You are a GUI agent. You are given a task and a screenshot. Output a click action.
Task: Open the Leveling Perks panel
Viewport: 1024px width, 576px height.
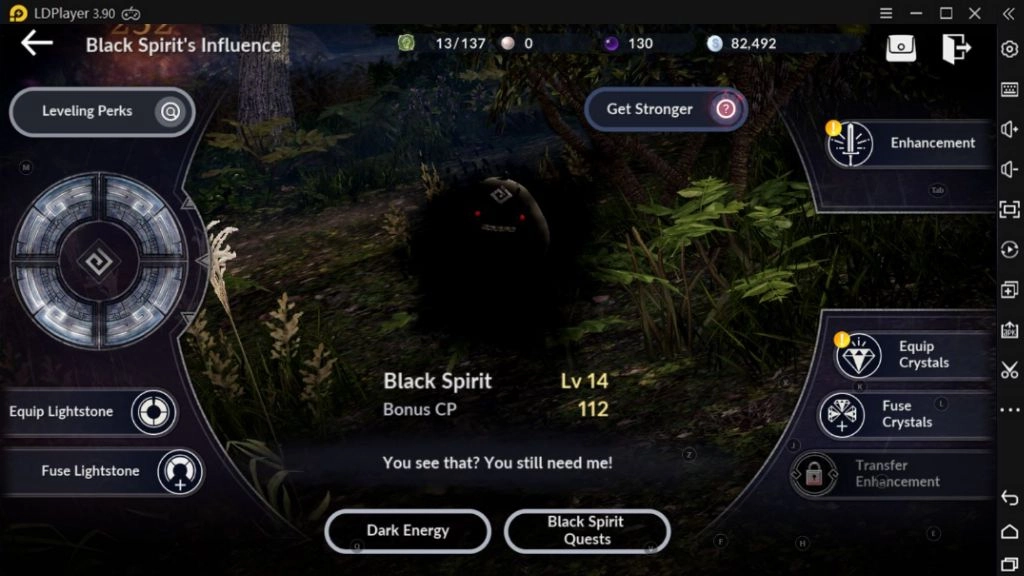click(101, 111)
